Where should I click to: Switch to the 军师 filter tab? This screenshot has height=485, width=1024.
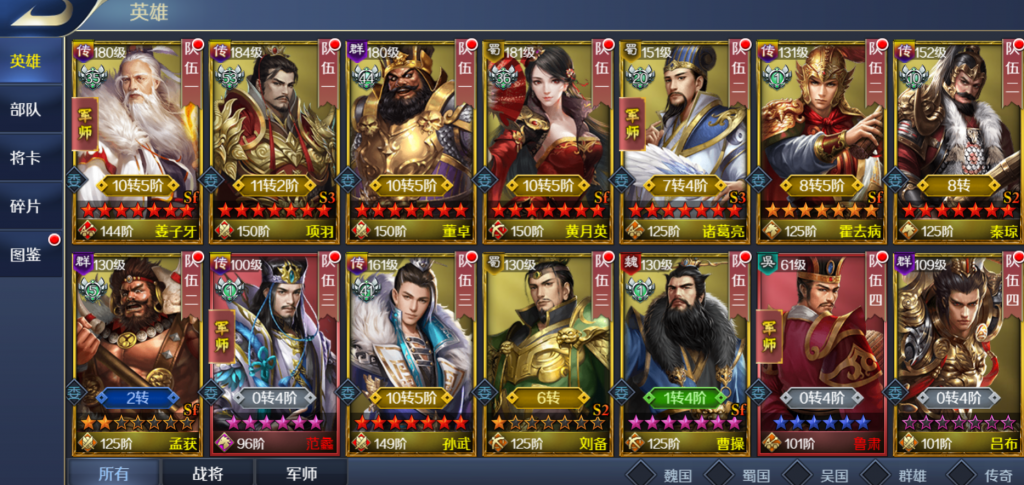click(301, 473)
